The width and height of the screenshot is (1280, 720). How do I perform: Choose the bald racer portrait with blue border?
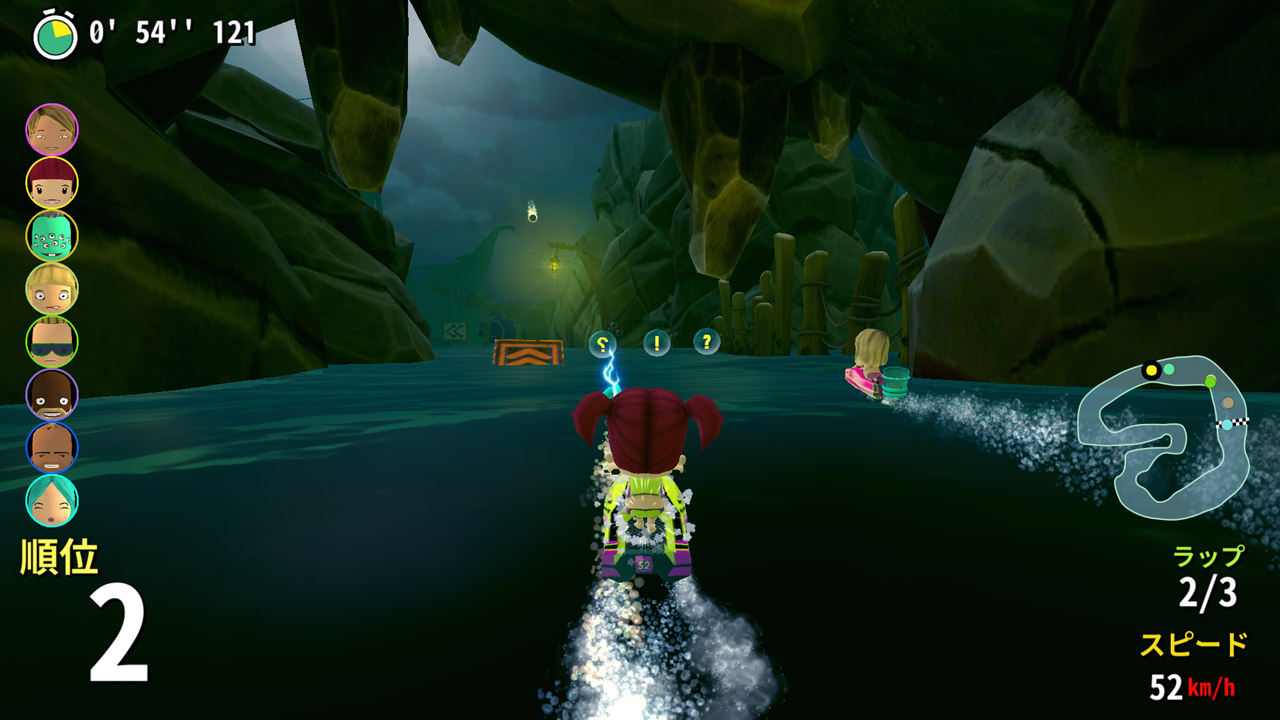52,448
